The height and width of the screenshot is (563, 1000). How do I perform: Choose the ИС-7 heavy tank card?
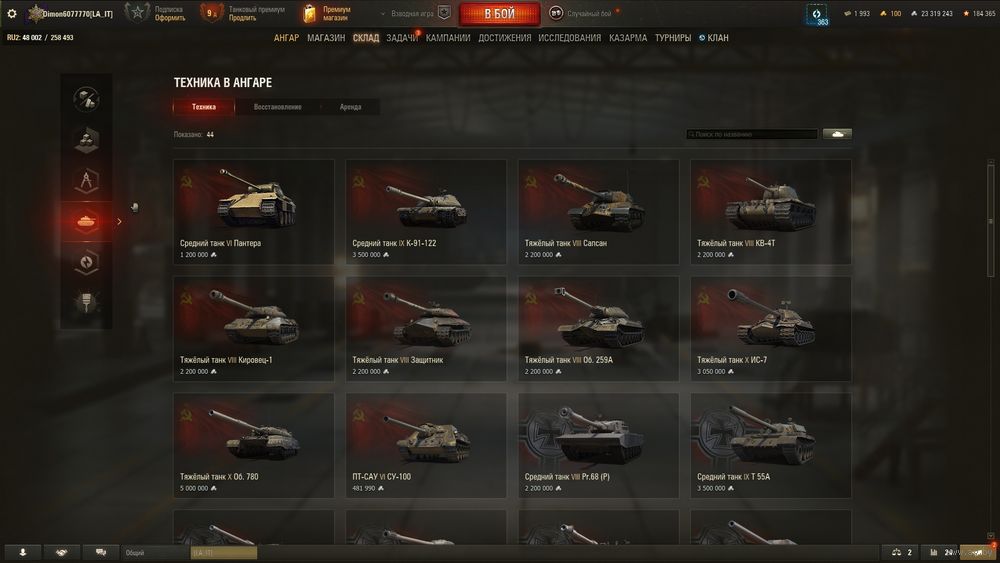coord(770,328)
